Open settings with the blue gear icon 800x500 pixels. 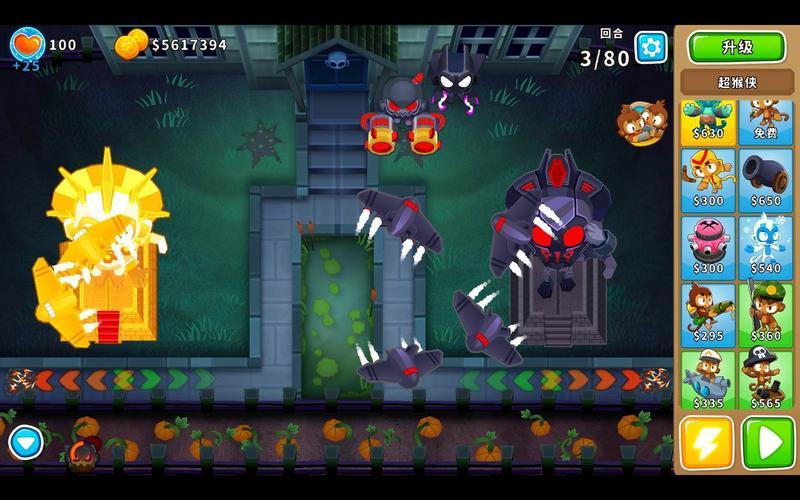pyautogui.click(x=651, y=46)
